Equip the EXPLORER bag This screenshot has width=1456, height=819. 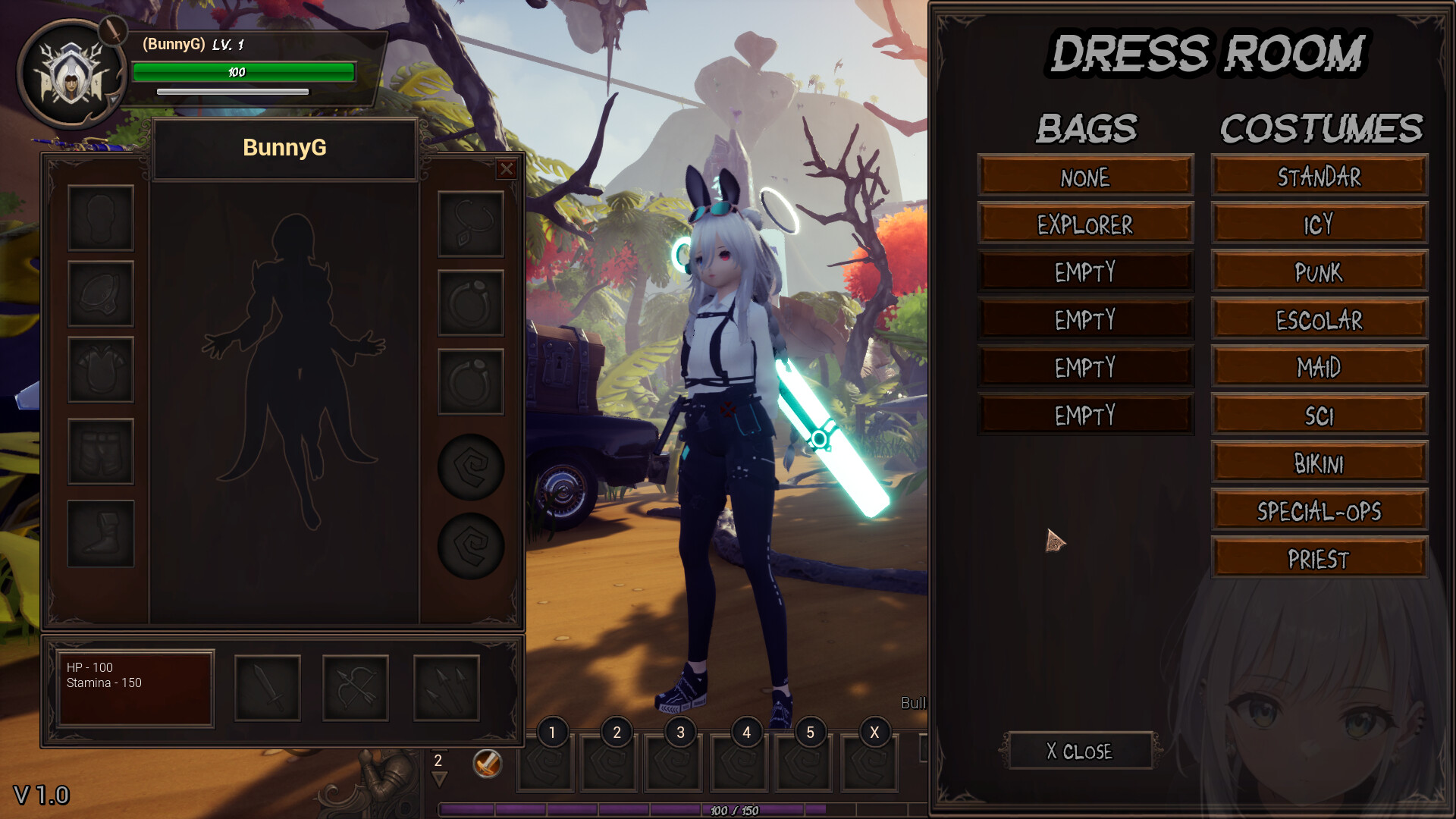tap(1085, 224)
